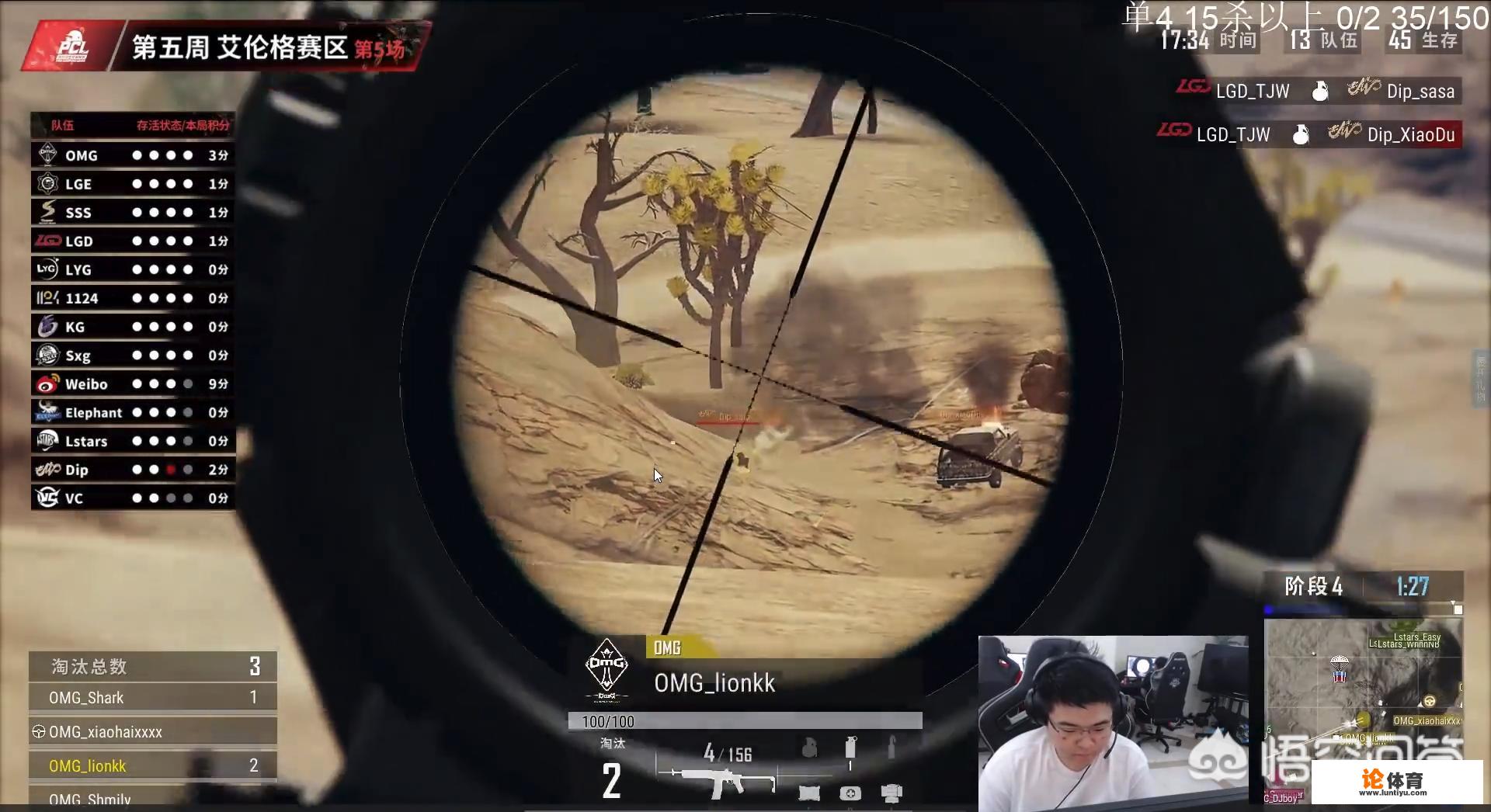Select the Lstars team row
The width and height of the screenshot is (1491, 812).
[x=132, y=441]
